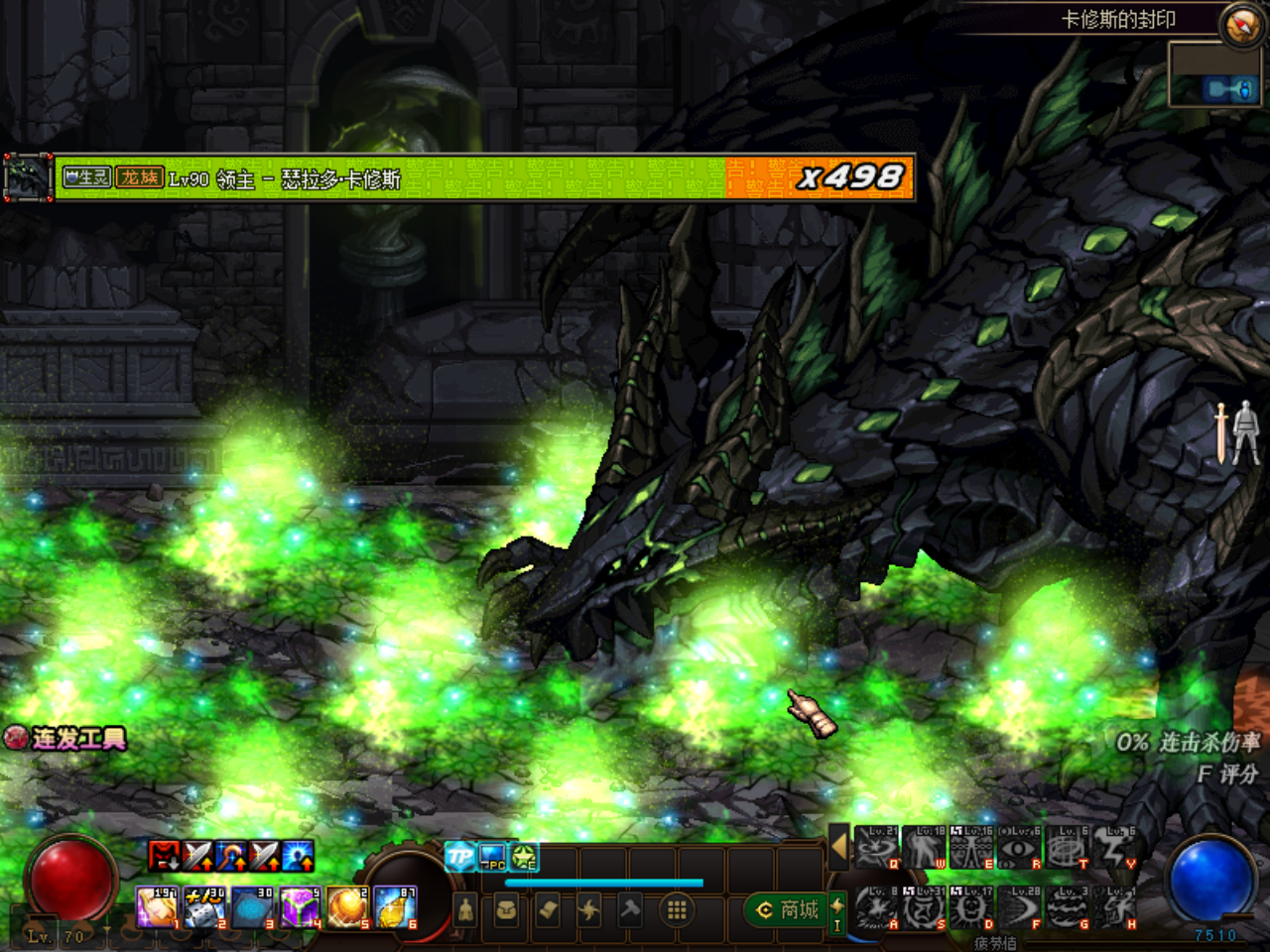Expand the skill bar with the left arrow
The height and width of the screenshot is (952, 1270).
click(839, 846)
